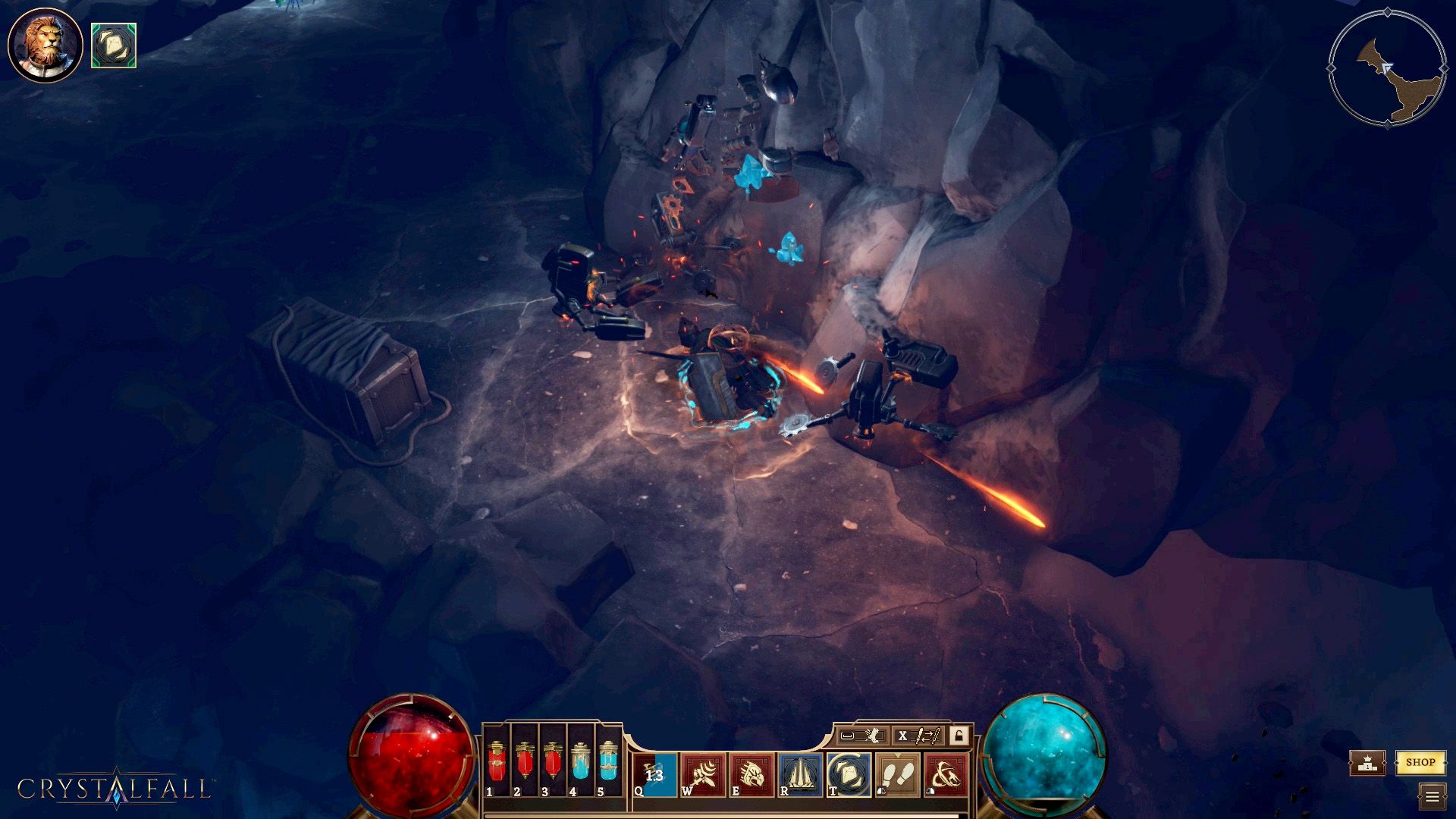This screenshot has width=1456, height=819.
Task: Select the red swirling slash skill slot
Action: (x=946, y=774)
